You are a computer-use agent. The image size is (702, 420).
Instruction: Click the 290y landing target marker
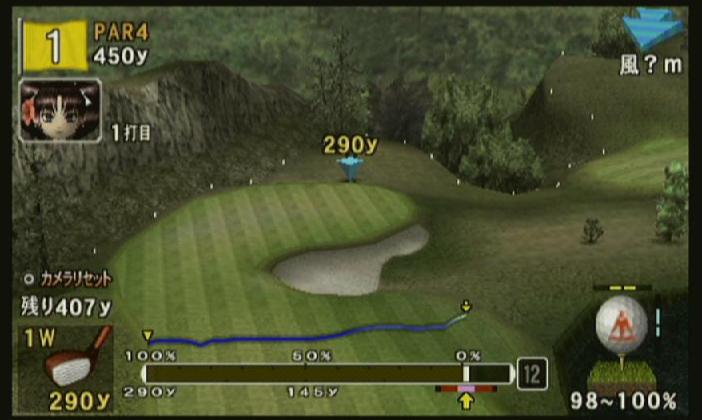(349, 167)
